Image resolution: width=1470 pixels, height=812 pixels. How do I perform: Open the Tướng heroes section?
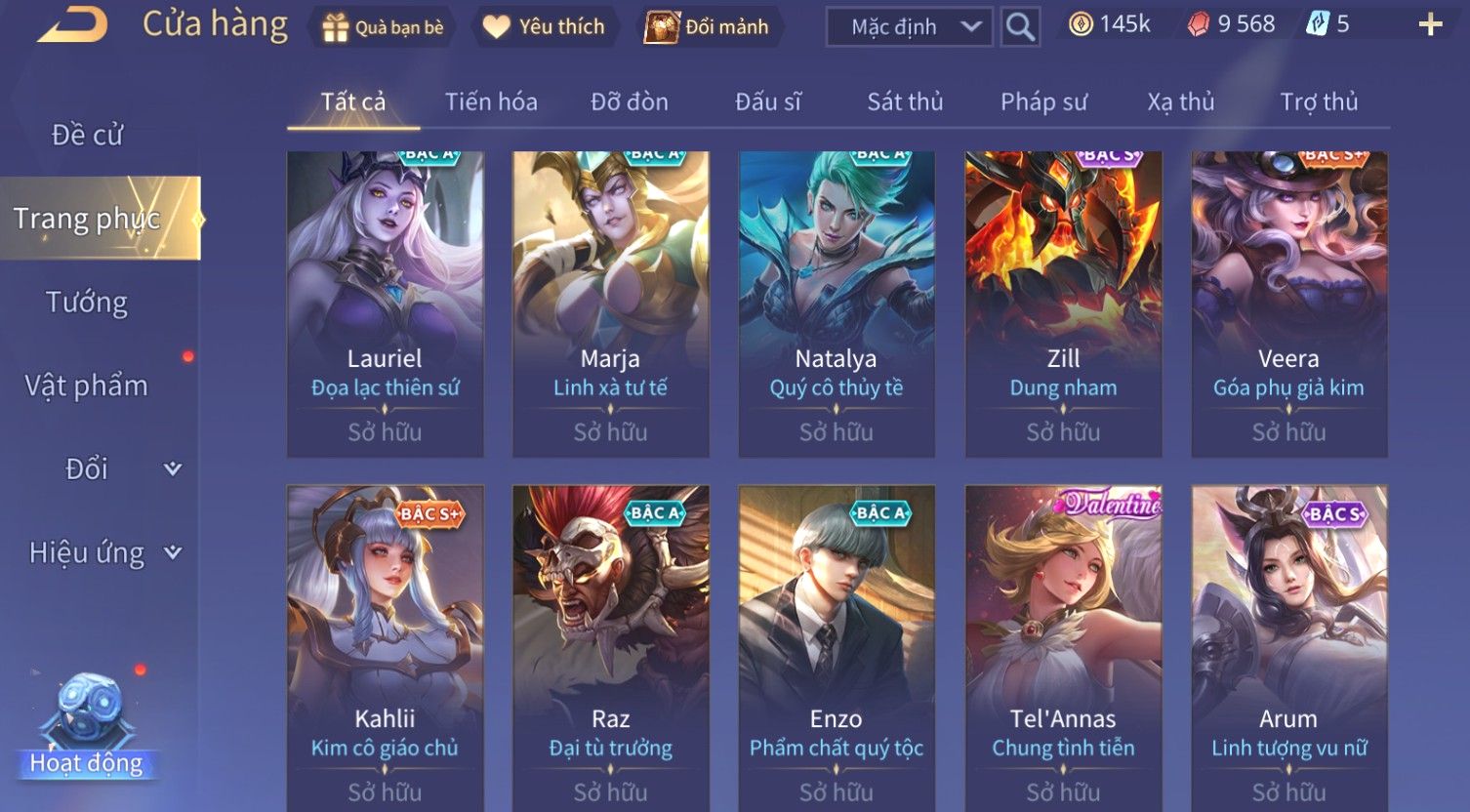(x=87, y=303)
